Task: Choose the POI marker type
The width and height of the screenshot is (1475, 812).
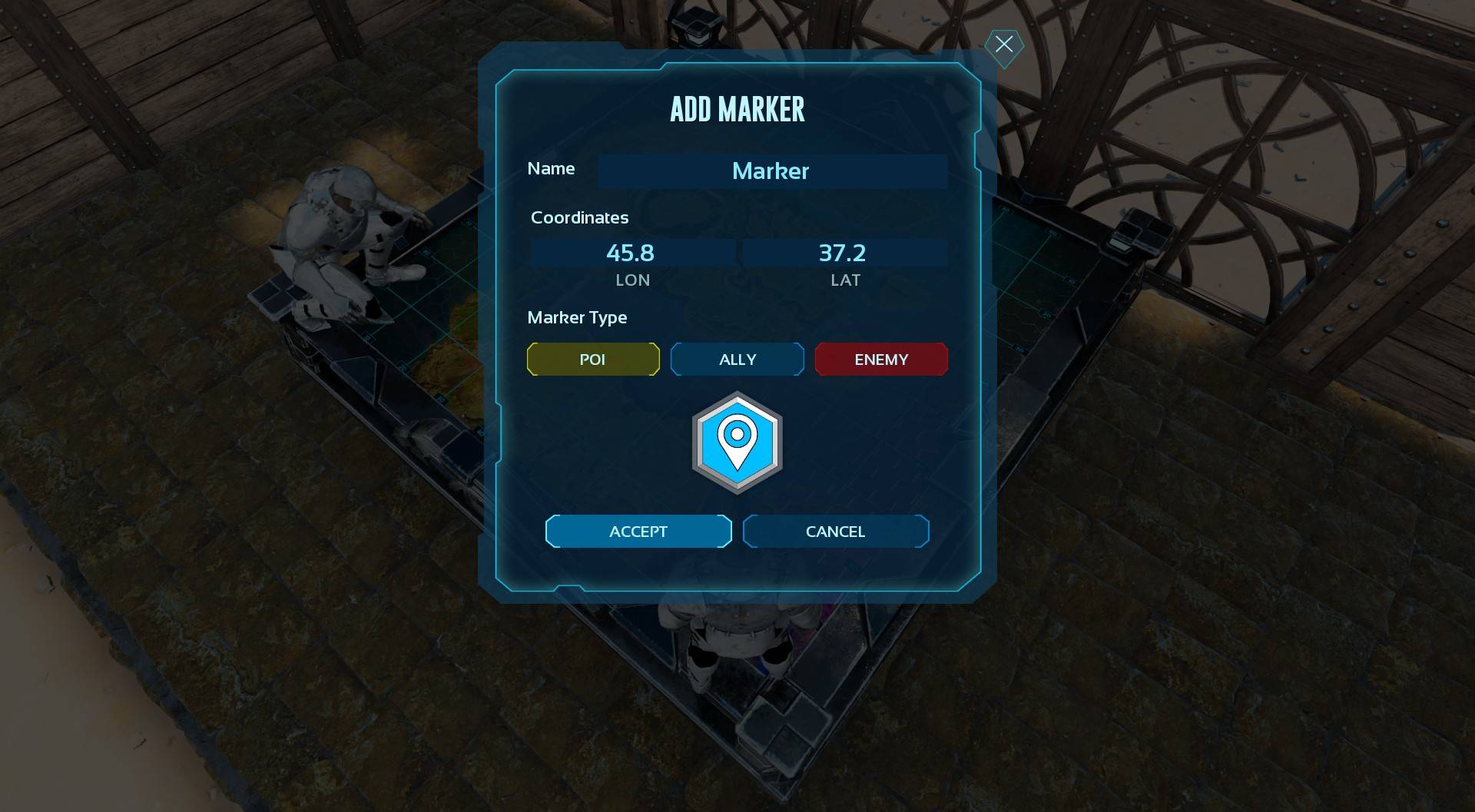Action: 593,360
